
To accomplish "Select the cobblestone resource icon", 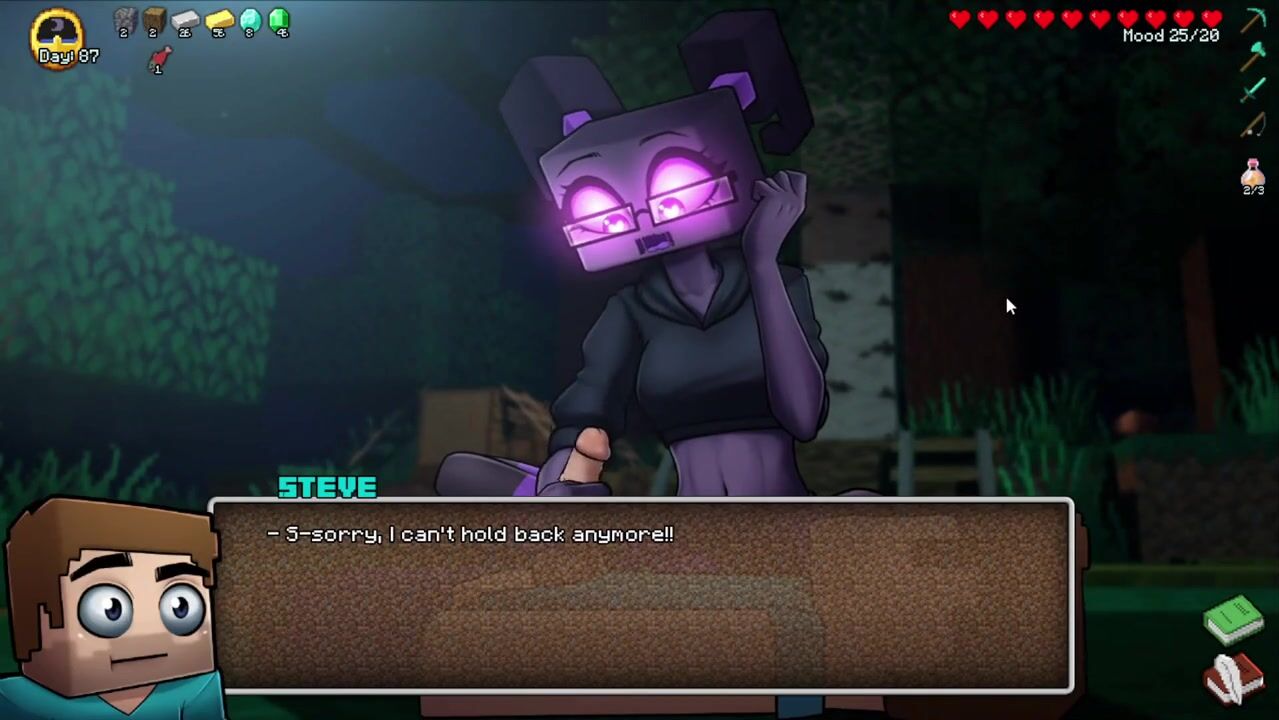I will 124,20.
